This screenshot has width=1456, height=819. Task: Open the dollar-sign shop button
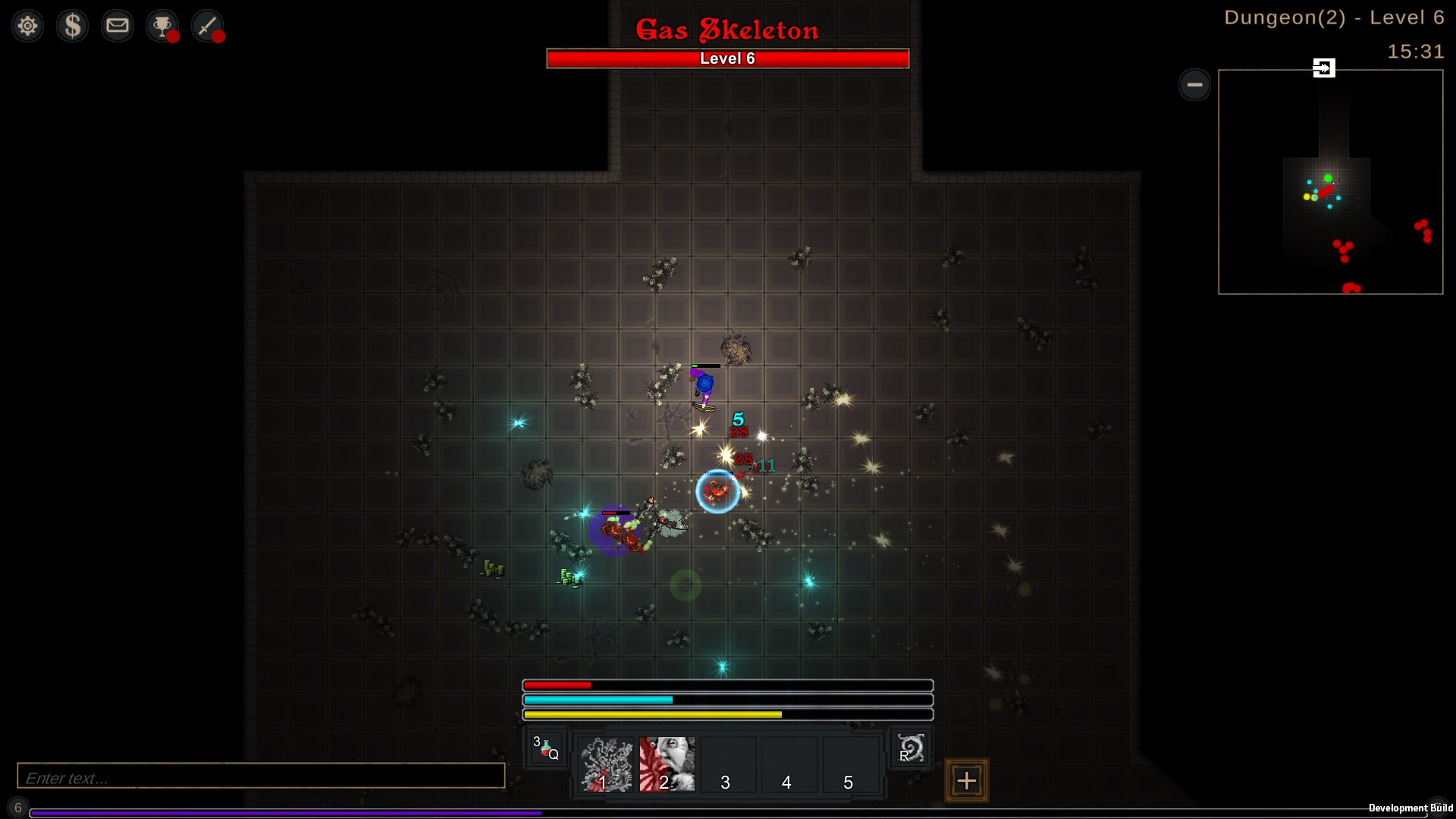[x=73, y=26]
